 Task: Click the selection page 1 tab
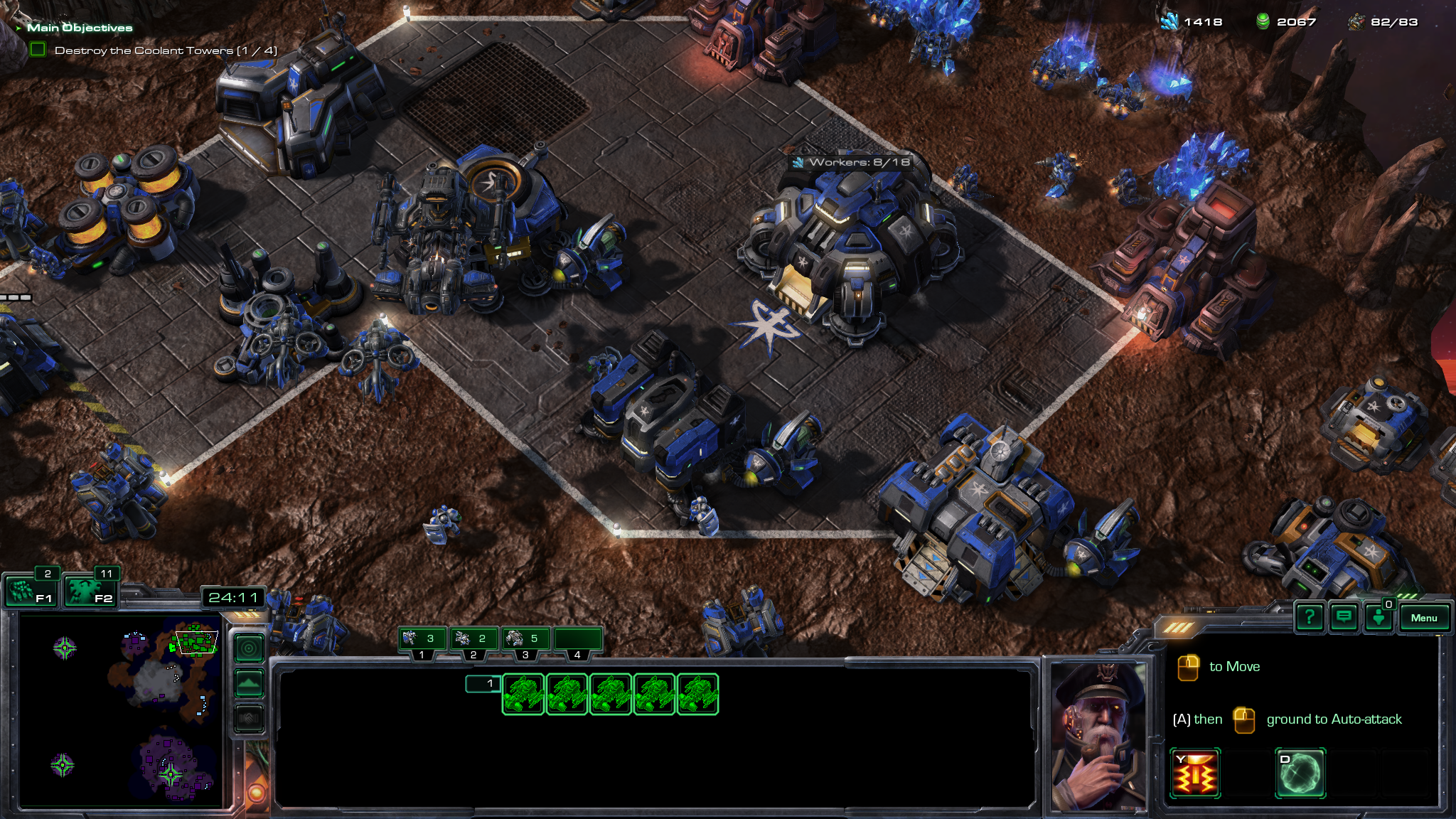click(x=483, y=683)
